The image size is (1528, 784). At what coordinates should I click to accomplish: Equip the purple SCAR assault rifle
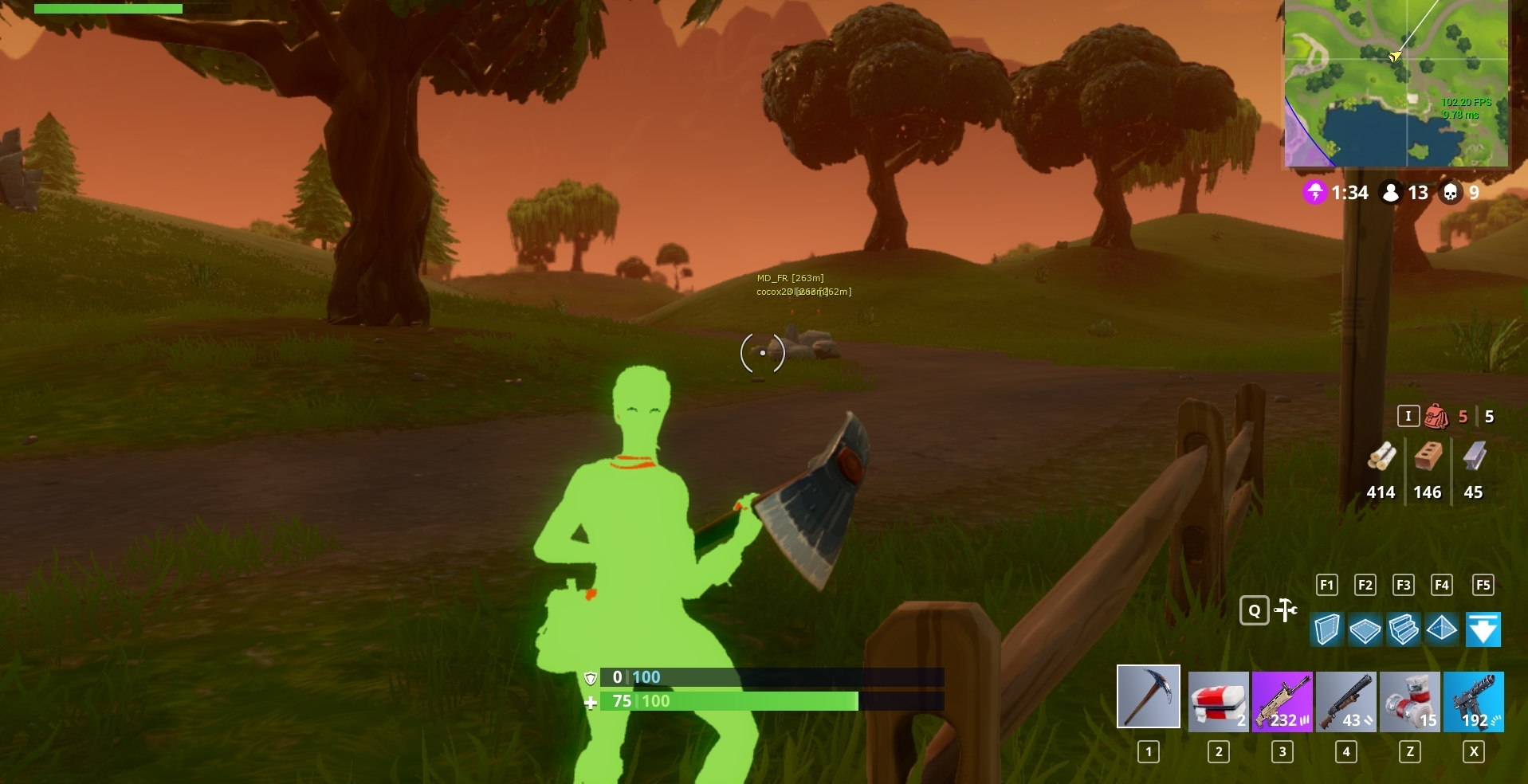(1282, 701)
